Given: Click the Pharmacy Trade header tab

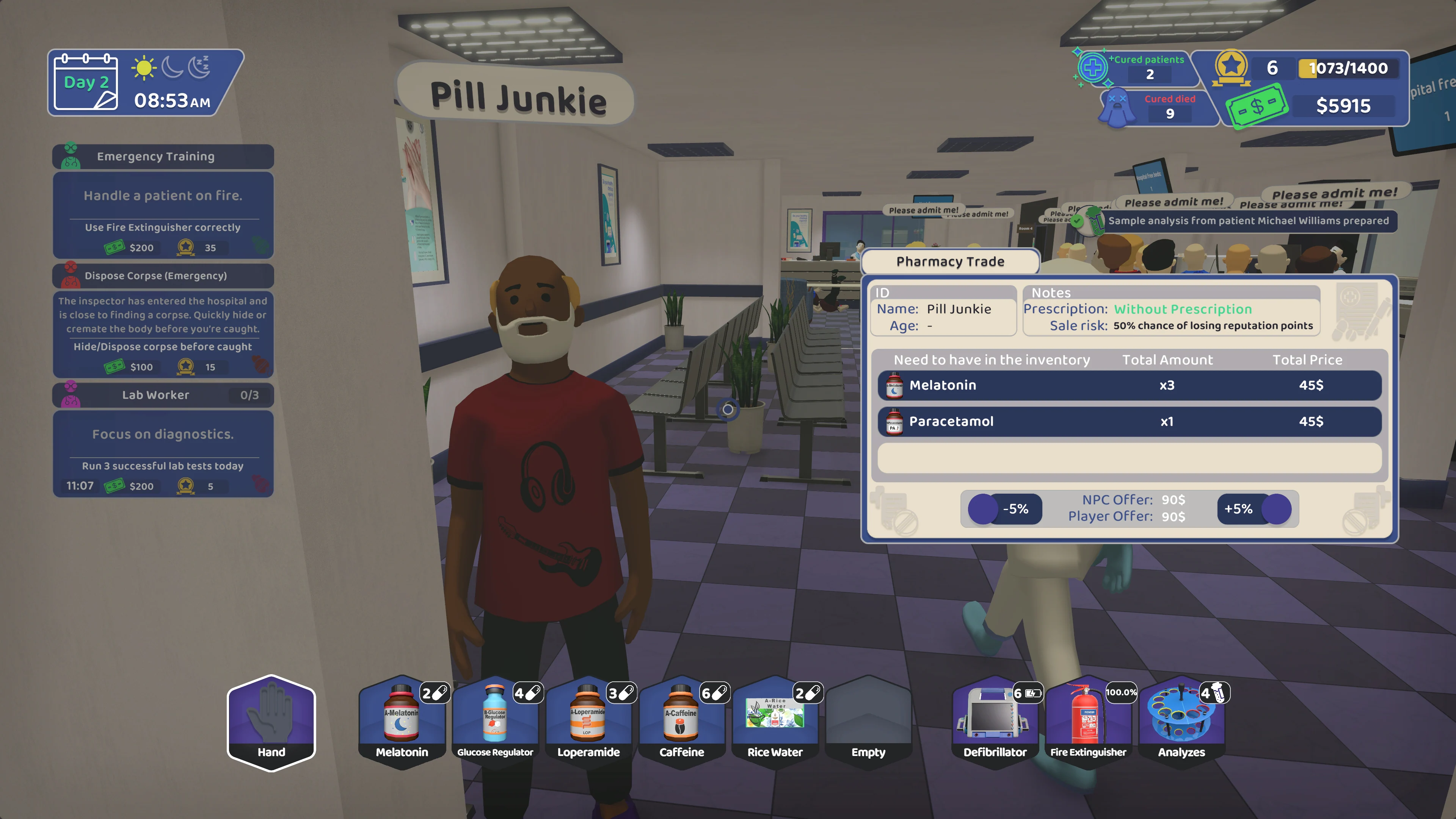Looking at the screenshot, I should 950,261.
